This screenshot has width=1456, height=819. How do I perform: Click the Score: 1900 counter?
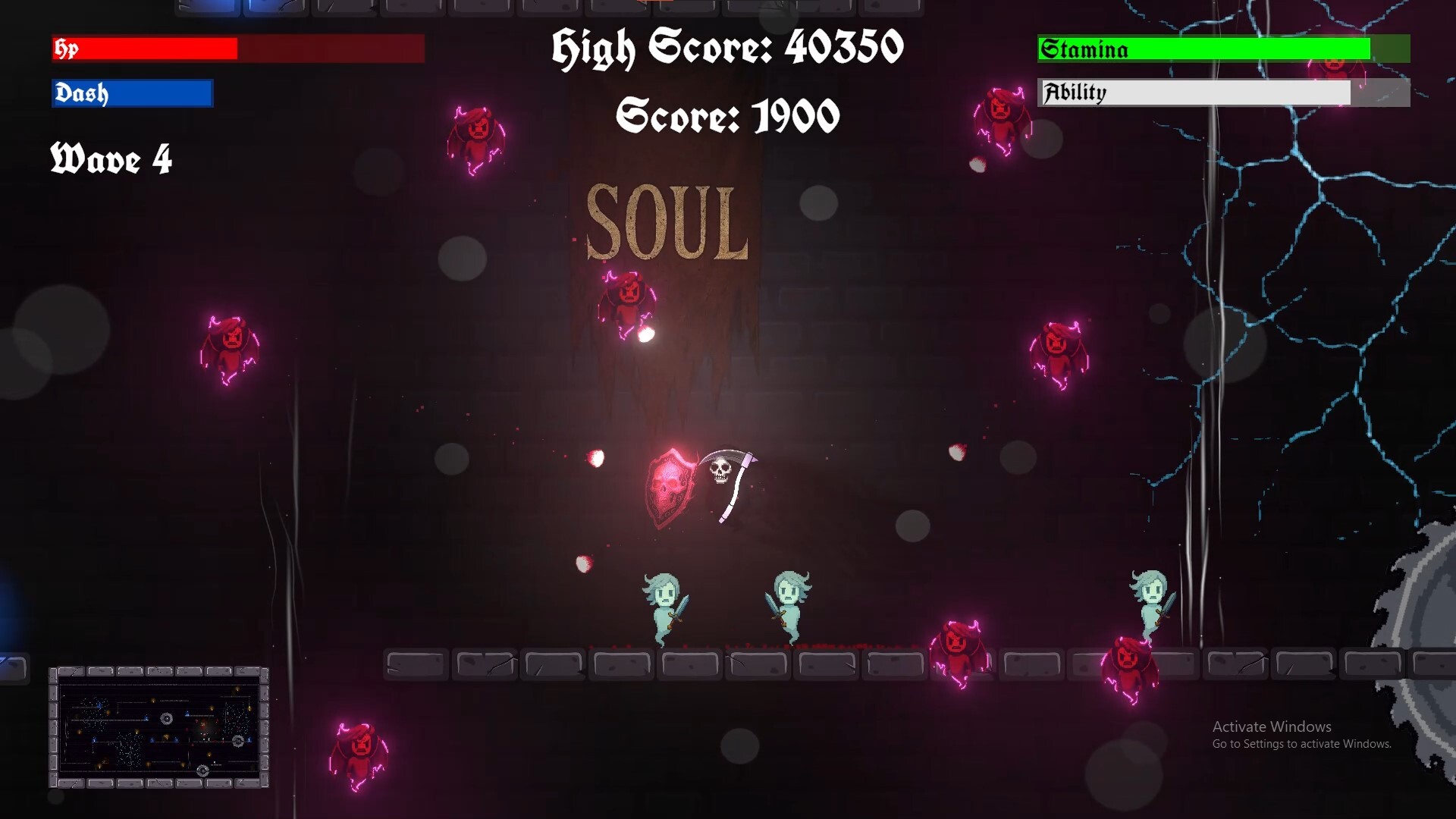point(728,115)
